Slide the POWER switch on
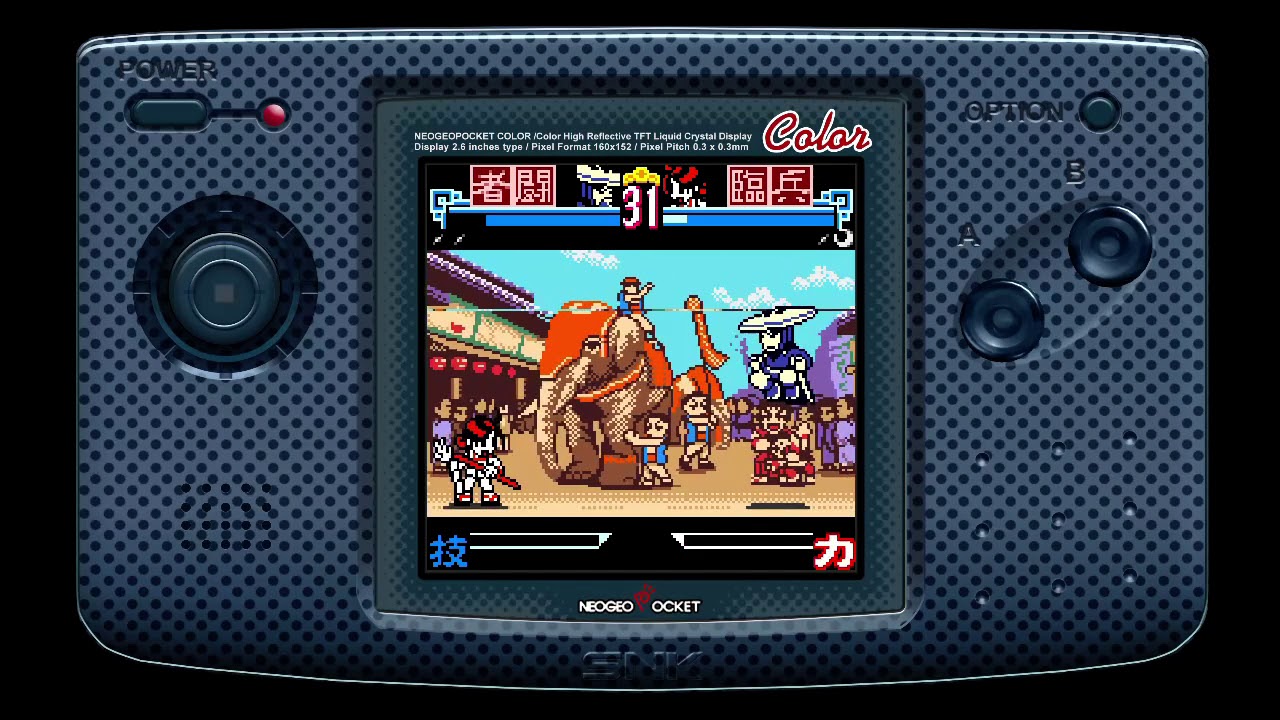This screenshot has width=1280, height=720. pos(170,113)
